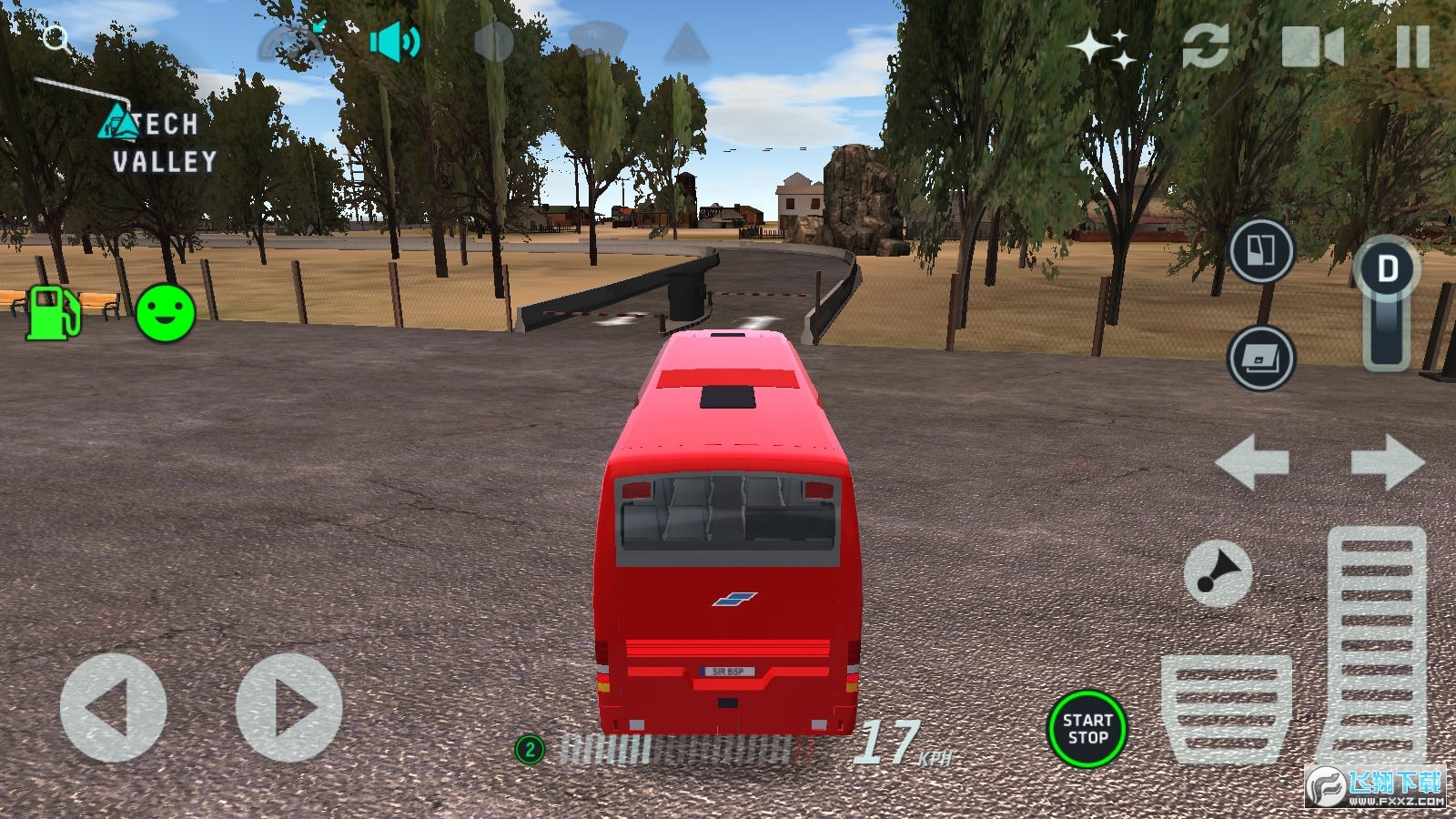Activate the right turn signal arrow
This screenshot has width=1456, height=819.
(1387, 462)
